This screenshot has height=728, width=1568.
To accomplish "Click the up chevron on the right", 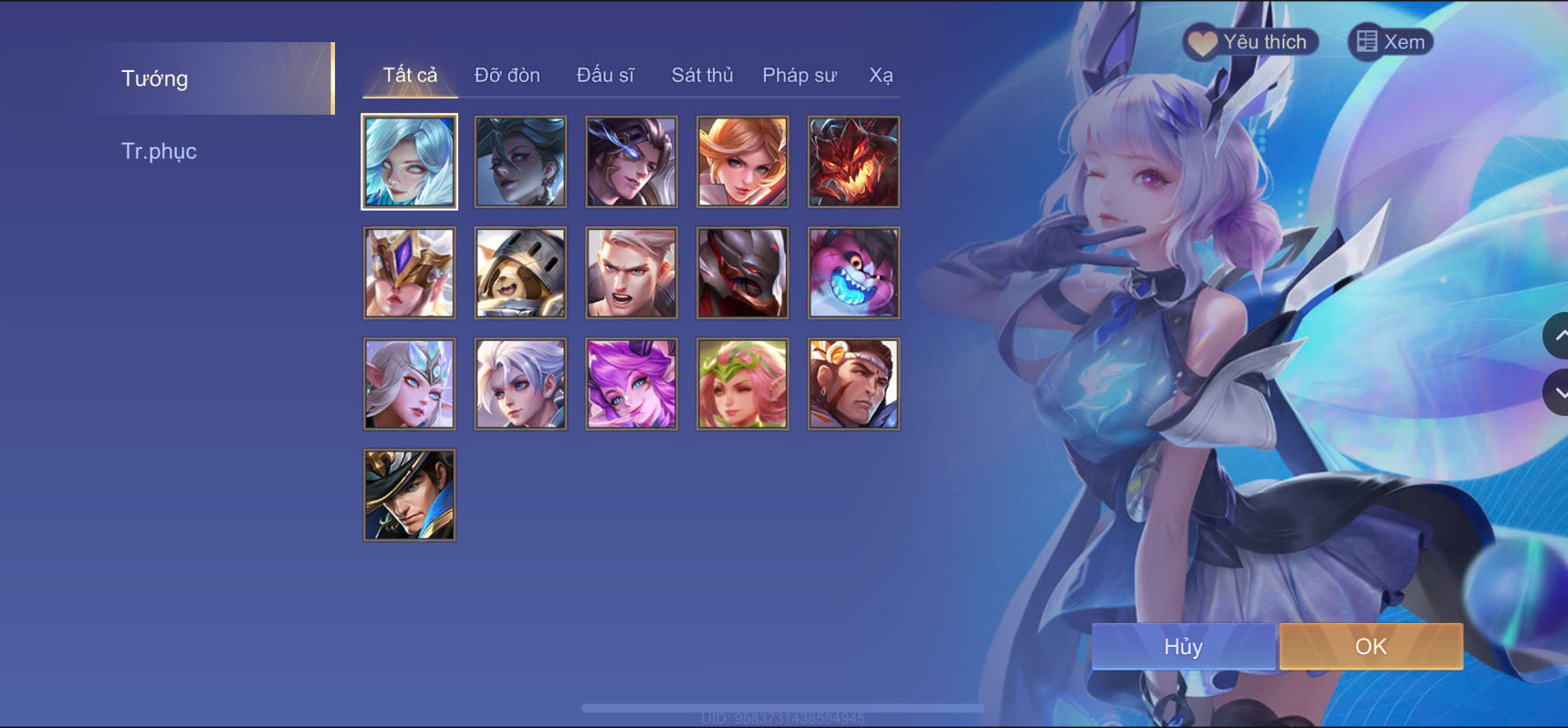I will tap(1557, 335).
